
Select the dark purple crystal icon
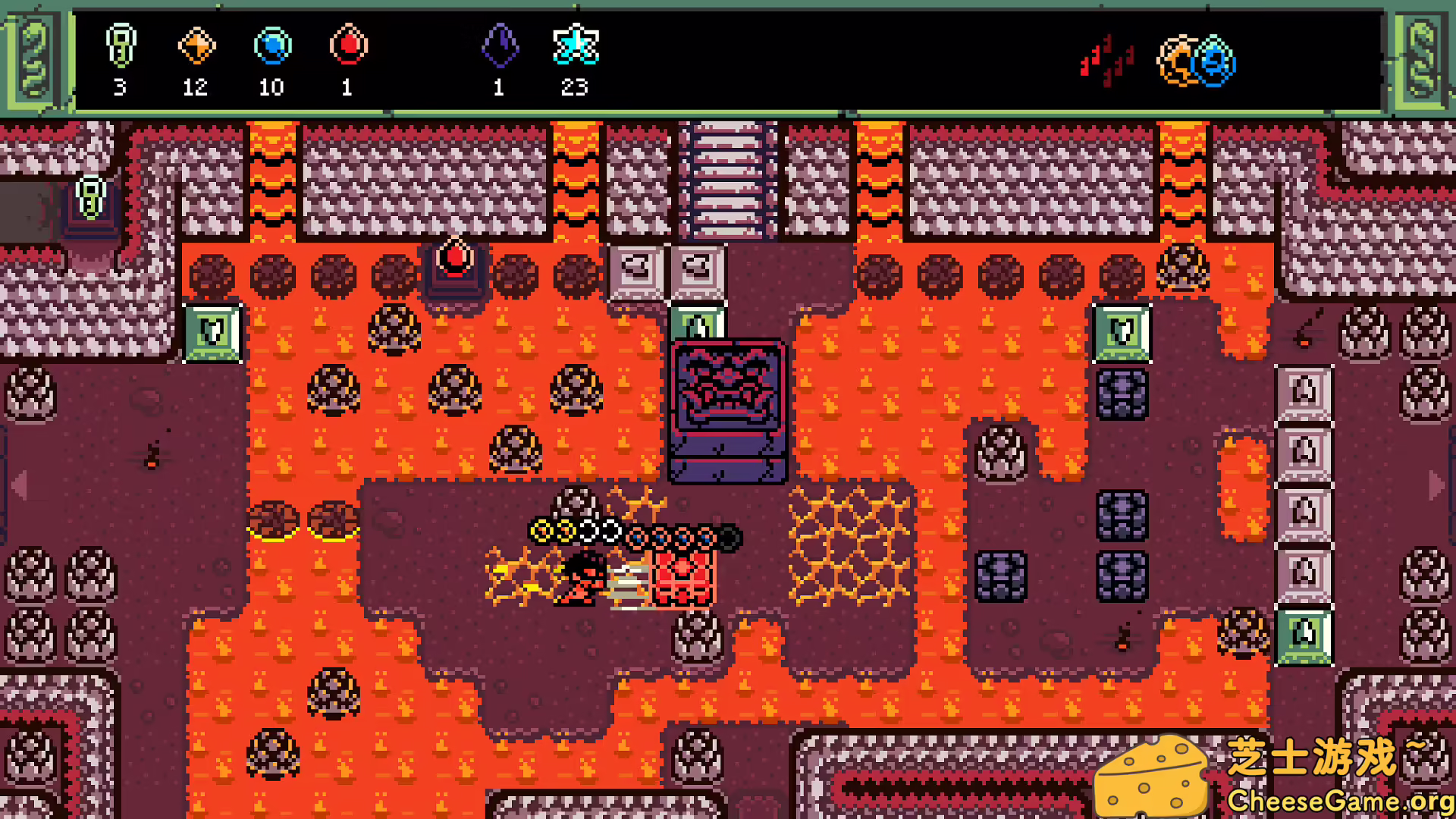pos(500,46)
